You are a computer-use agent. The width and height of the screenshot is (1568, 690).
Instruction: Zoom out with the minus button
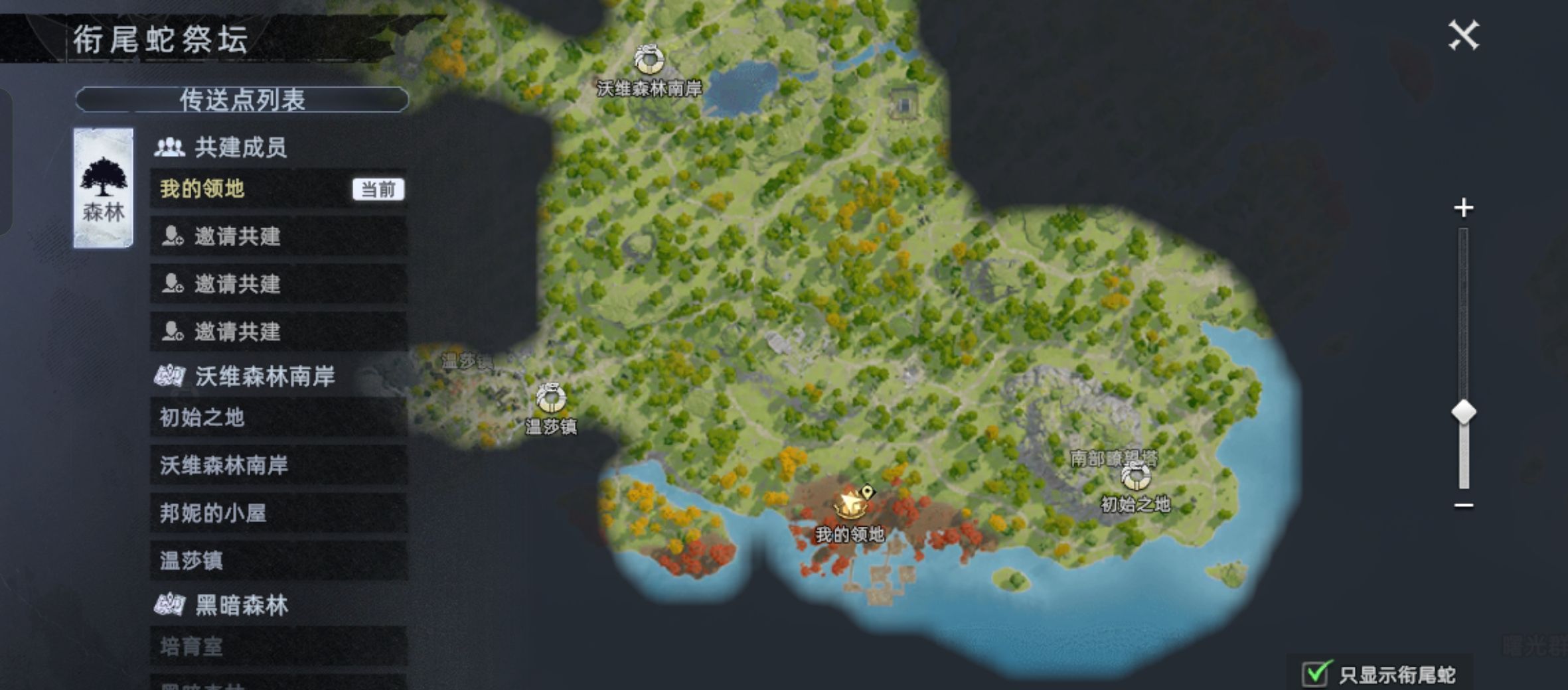(1463, 506)
